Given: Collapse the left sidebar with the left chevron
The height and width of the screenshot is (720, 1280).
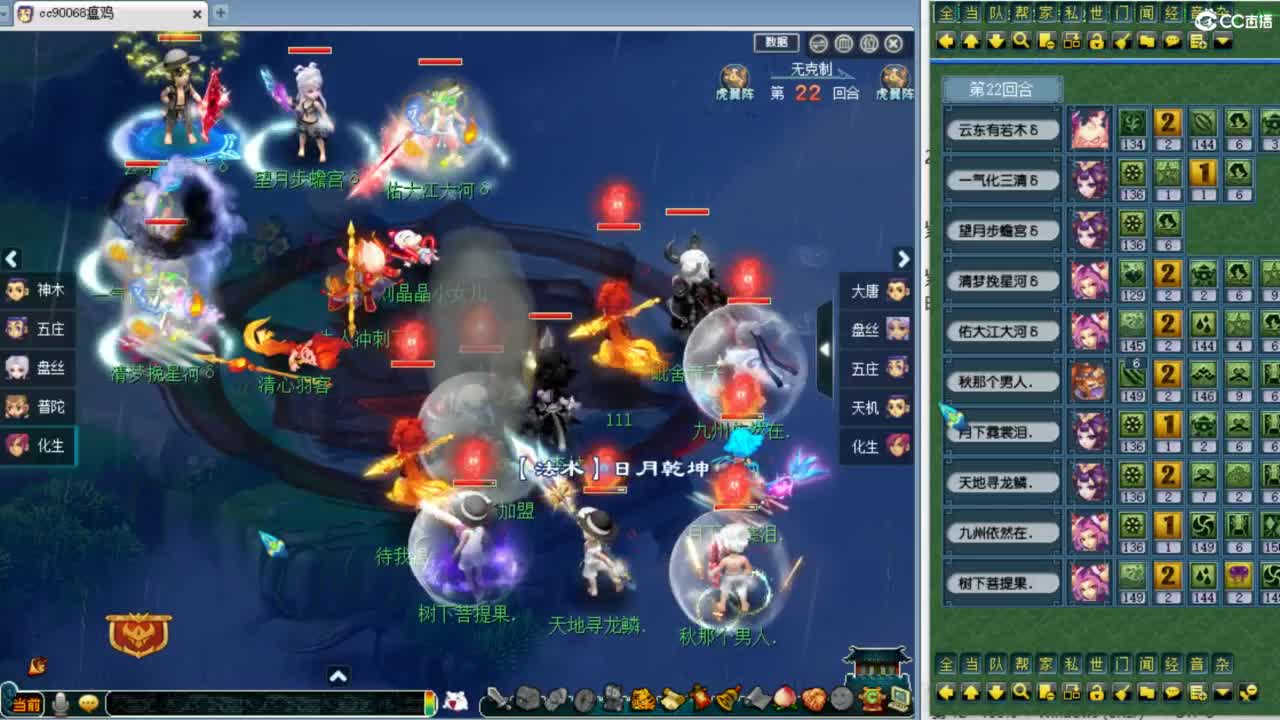Looking at the screenshot, I should pyautogui.click(x=11, y=260).
